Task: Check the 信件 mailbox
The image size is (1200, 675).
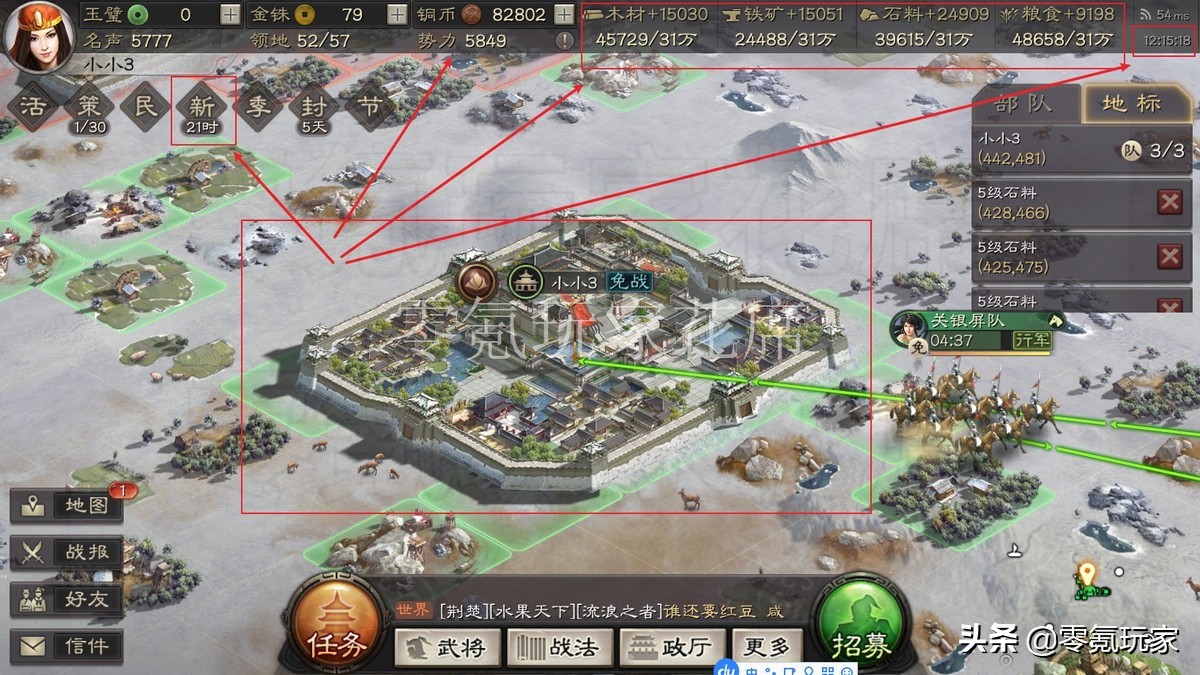Action: [x=66, y=646]
